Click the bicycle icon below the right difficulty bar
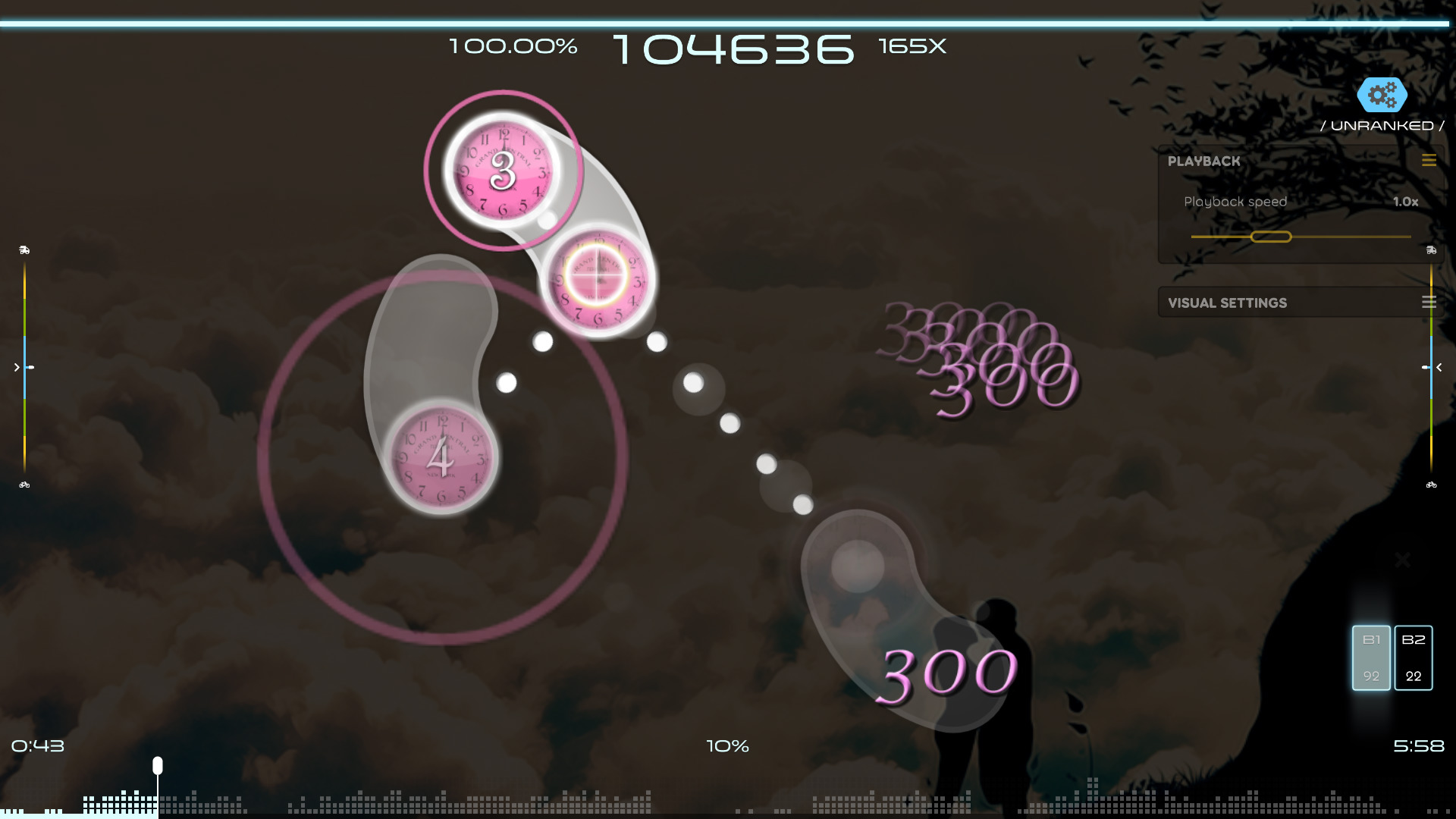This screenshot has width=1456, height=819. [x=1430, y=483]
